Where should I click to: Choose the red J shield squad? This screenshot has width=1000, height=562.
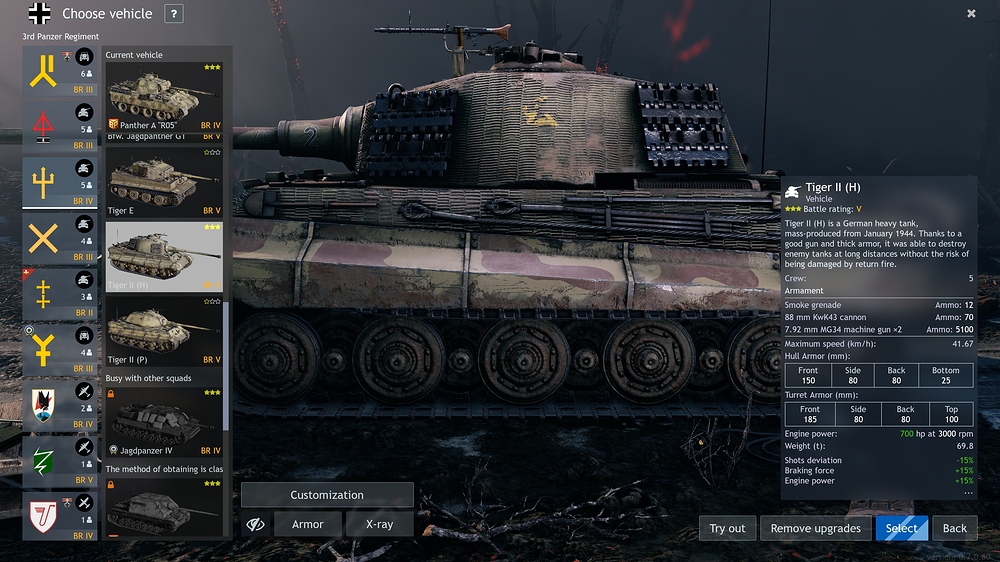tap(43, 515)
